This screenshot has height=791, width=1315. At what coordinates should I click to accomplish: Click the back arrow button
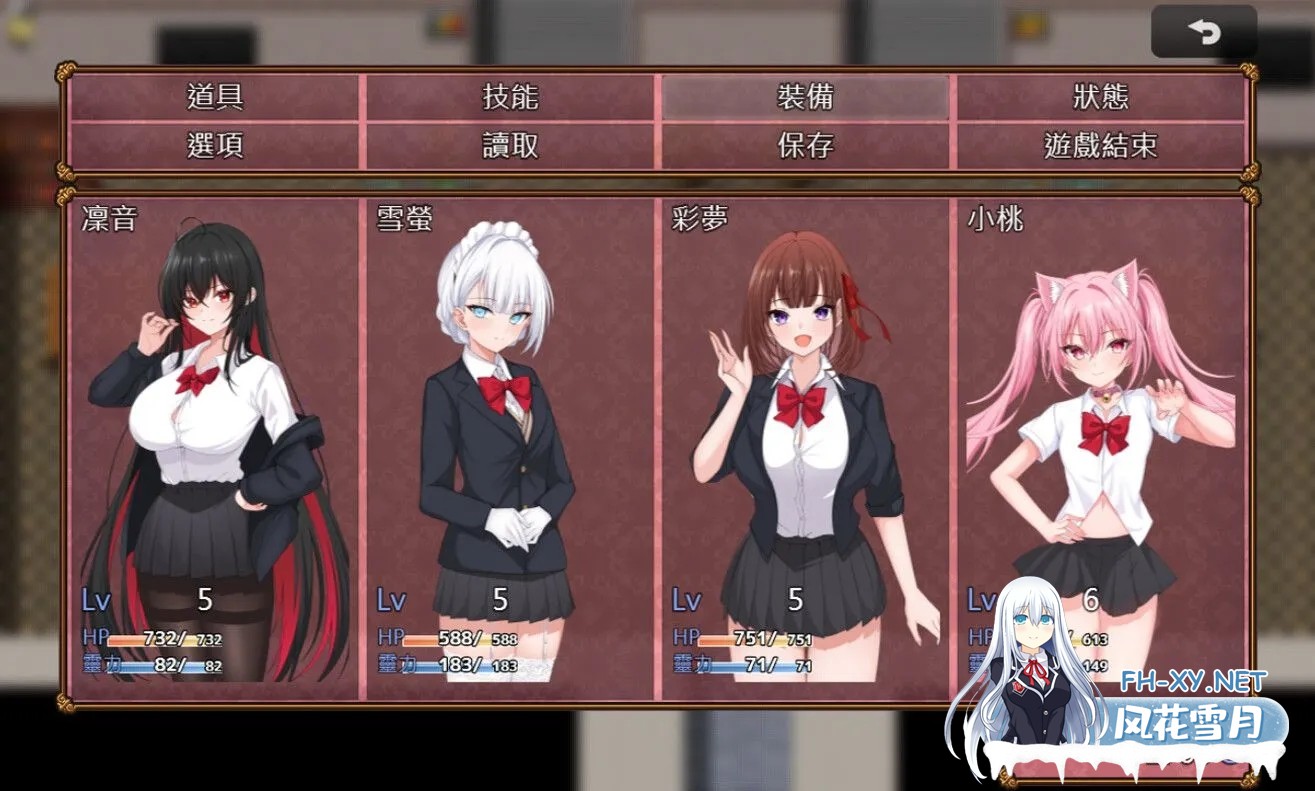coord(1204,32)
